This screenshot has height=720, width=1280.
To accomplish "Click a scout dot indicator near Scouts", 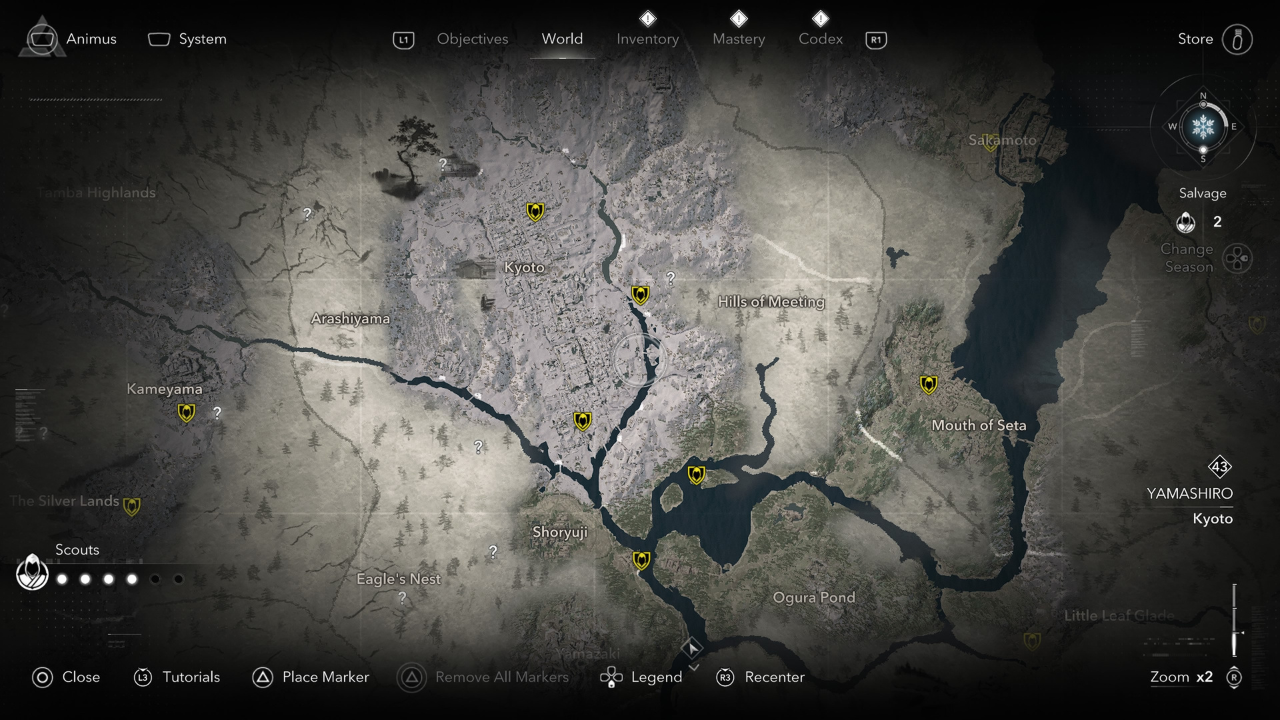I will [61, 578].
